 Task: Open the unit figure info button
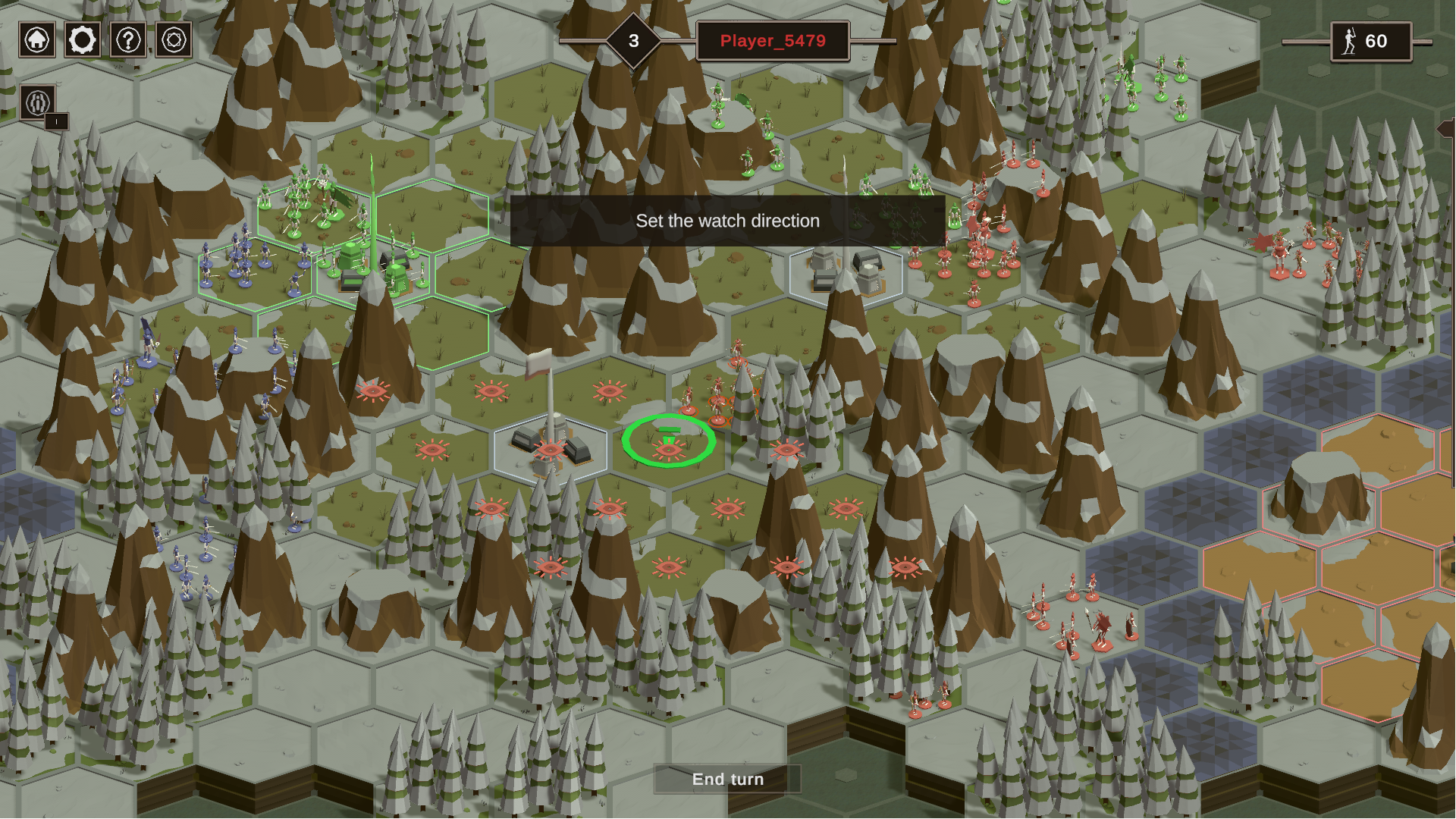[x=38, y=102]
